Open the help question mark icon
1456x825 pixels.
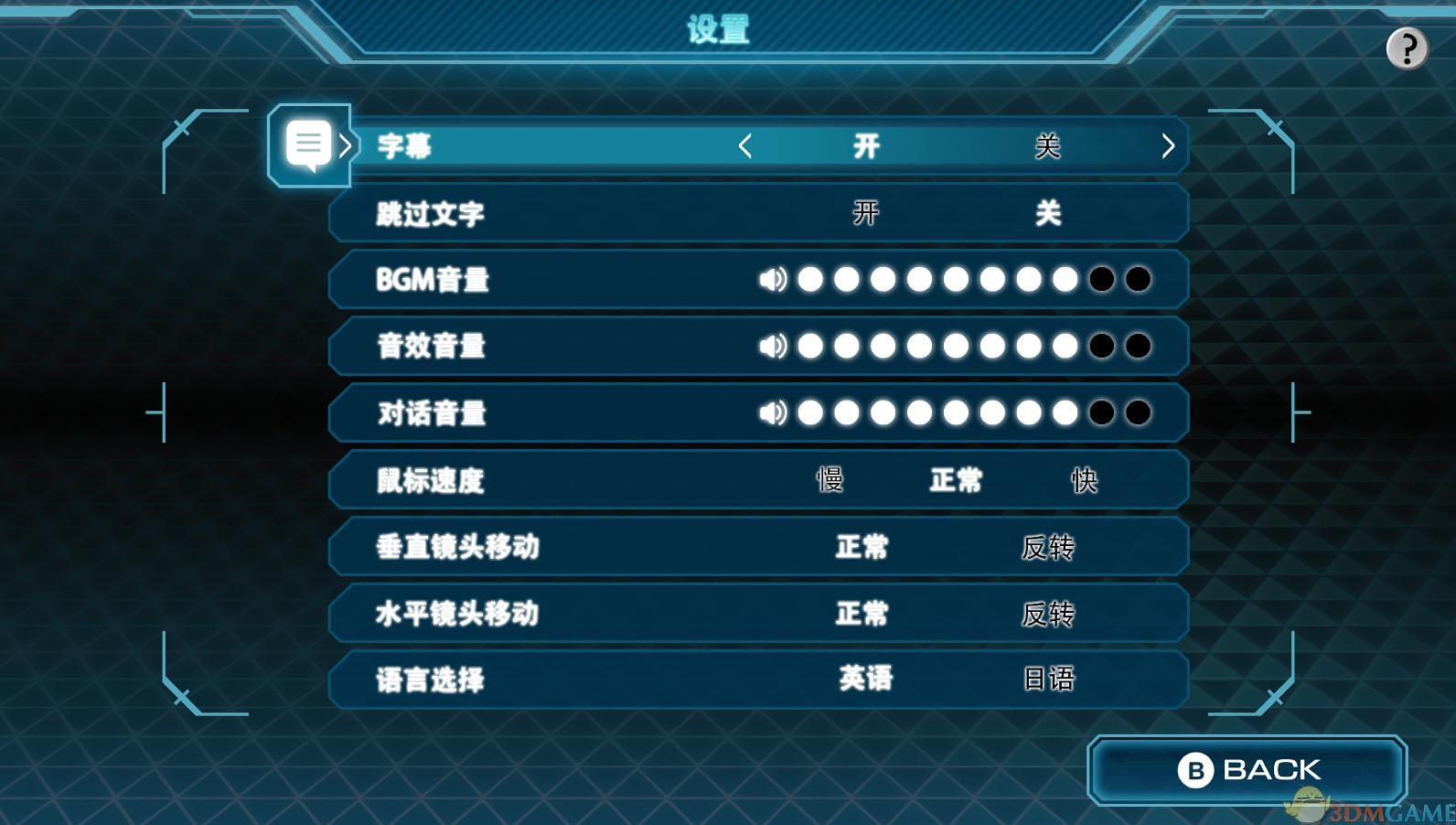pyautogui.click(x=1406, y=48)
